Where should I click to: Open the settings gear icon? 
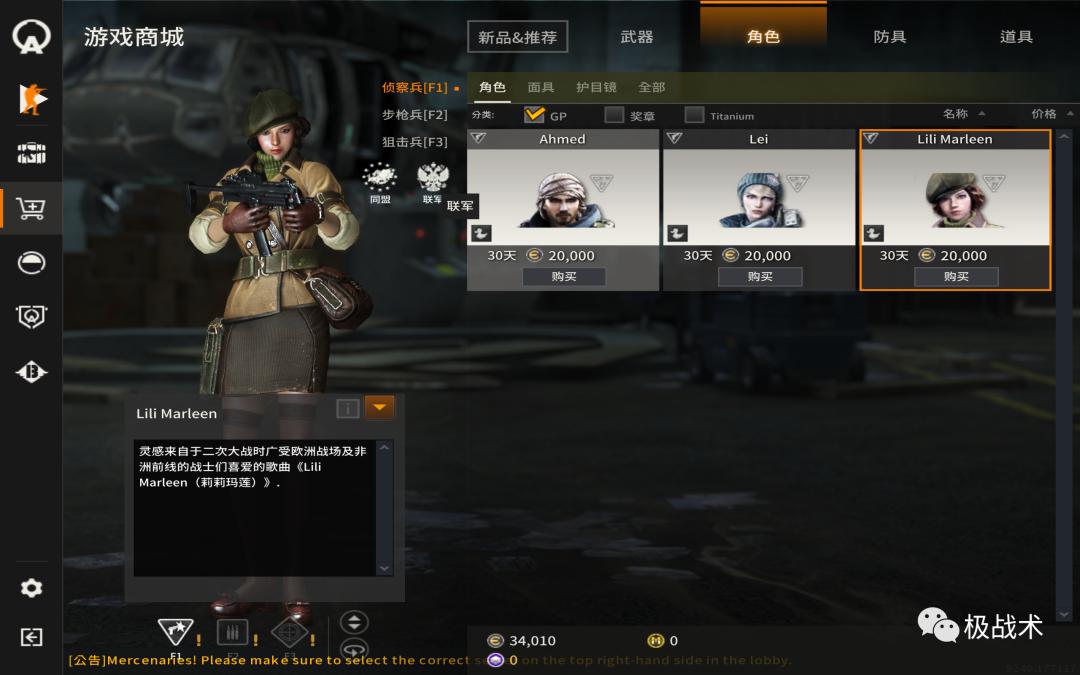coord(31,588)
